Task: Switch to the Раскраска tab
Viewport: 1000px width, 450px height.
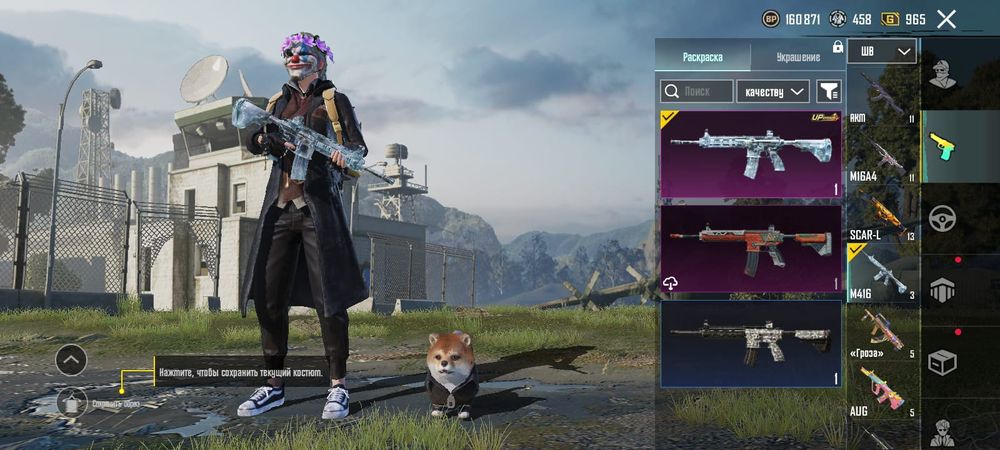Action: click(702, 57)
